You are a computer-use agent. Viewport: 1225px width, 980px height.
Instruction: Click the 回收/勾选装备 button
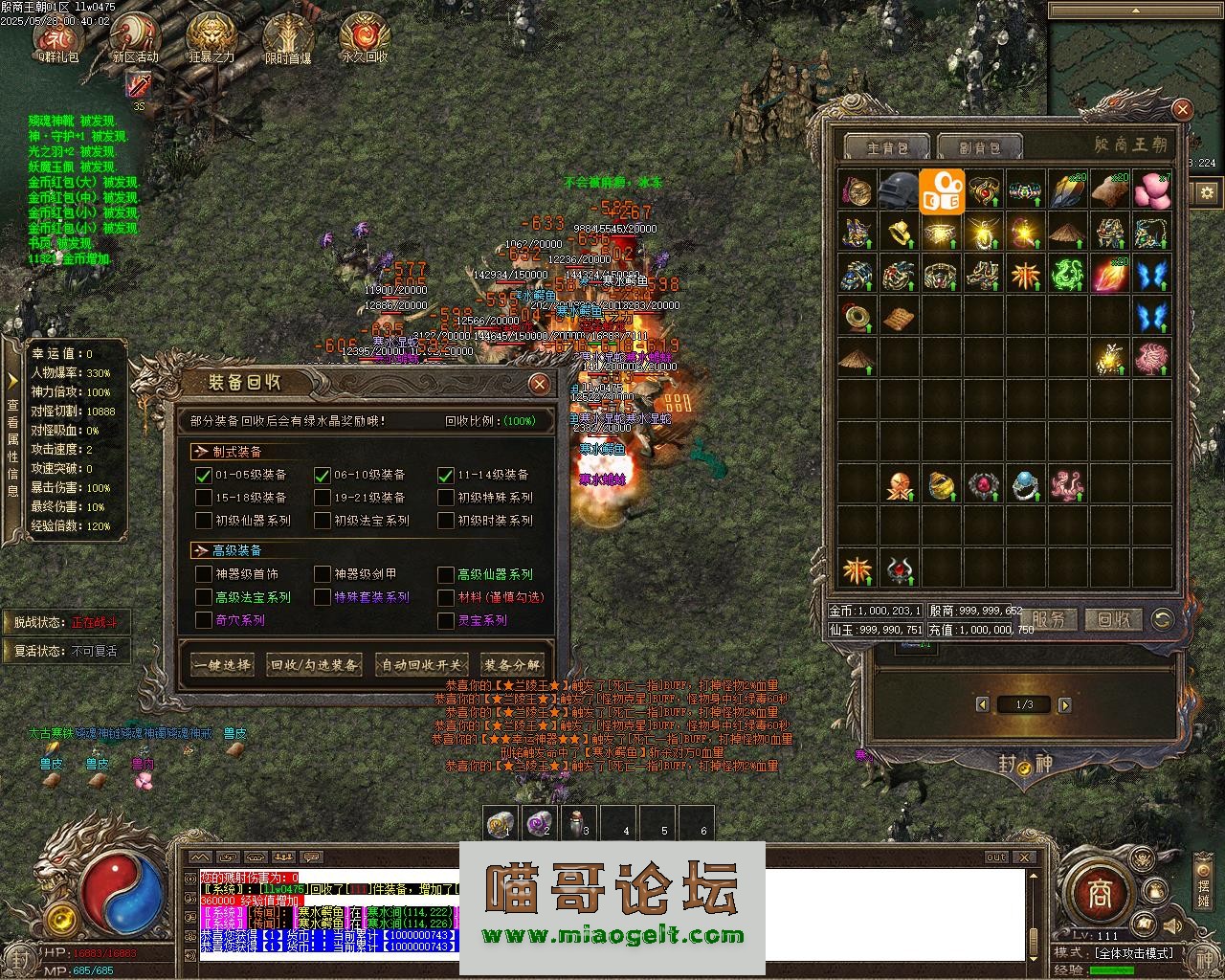315,665
